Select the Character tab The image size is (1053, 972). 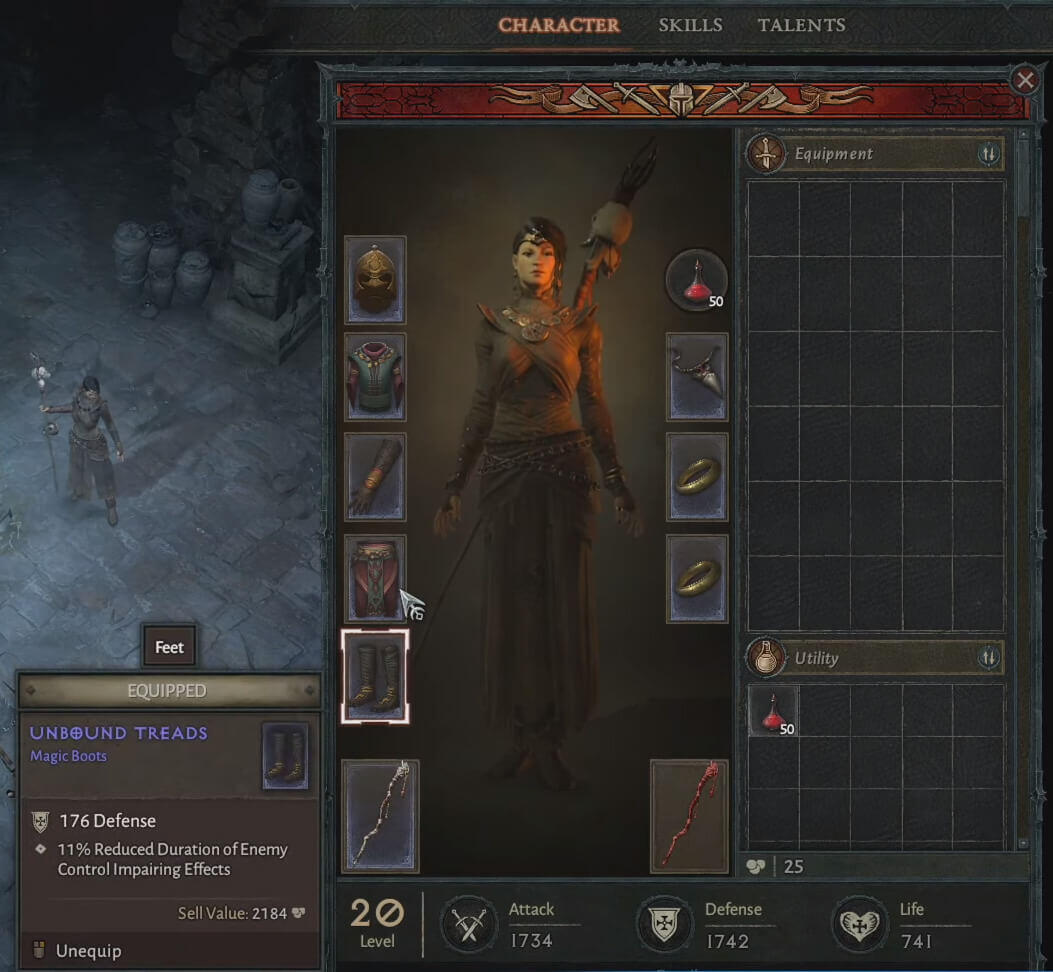coord(558,25)
